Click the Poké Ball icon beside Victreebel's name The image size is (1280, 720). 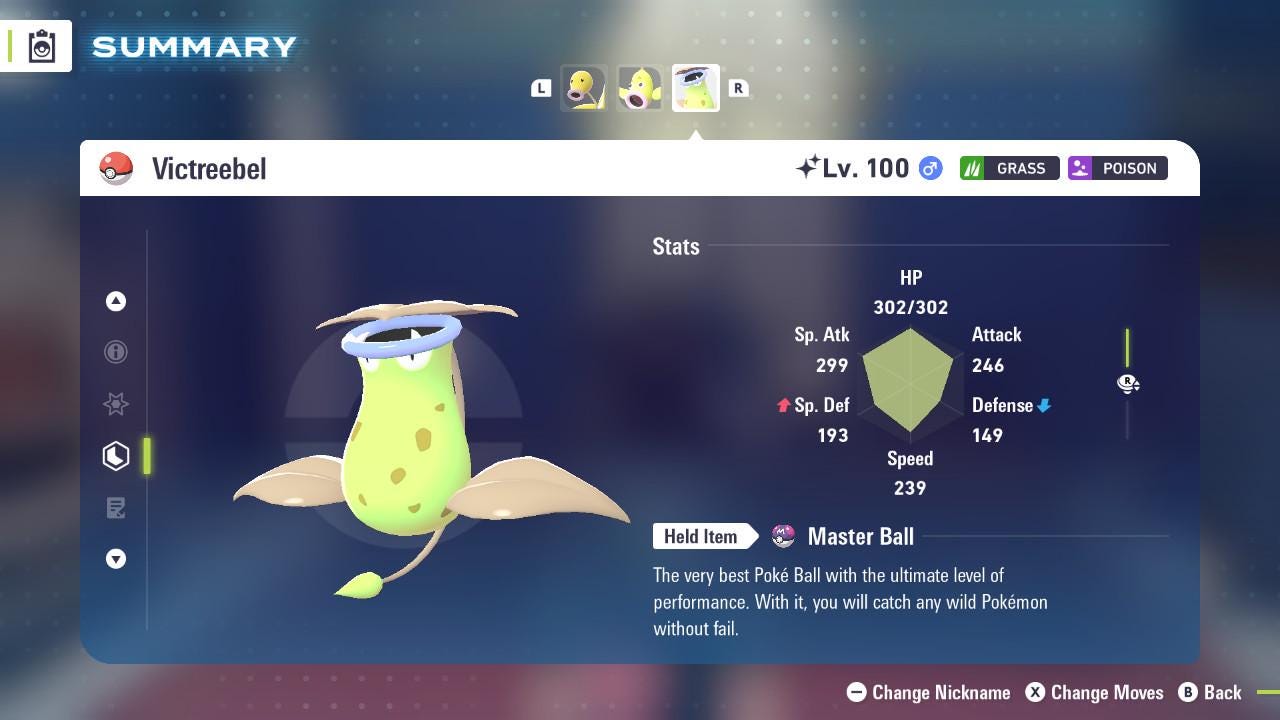point(116,168)
